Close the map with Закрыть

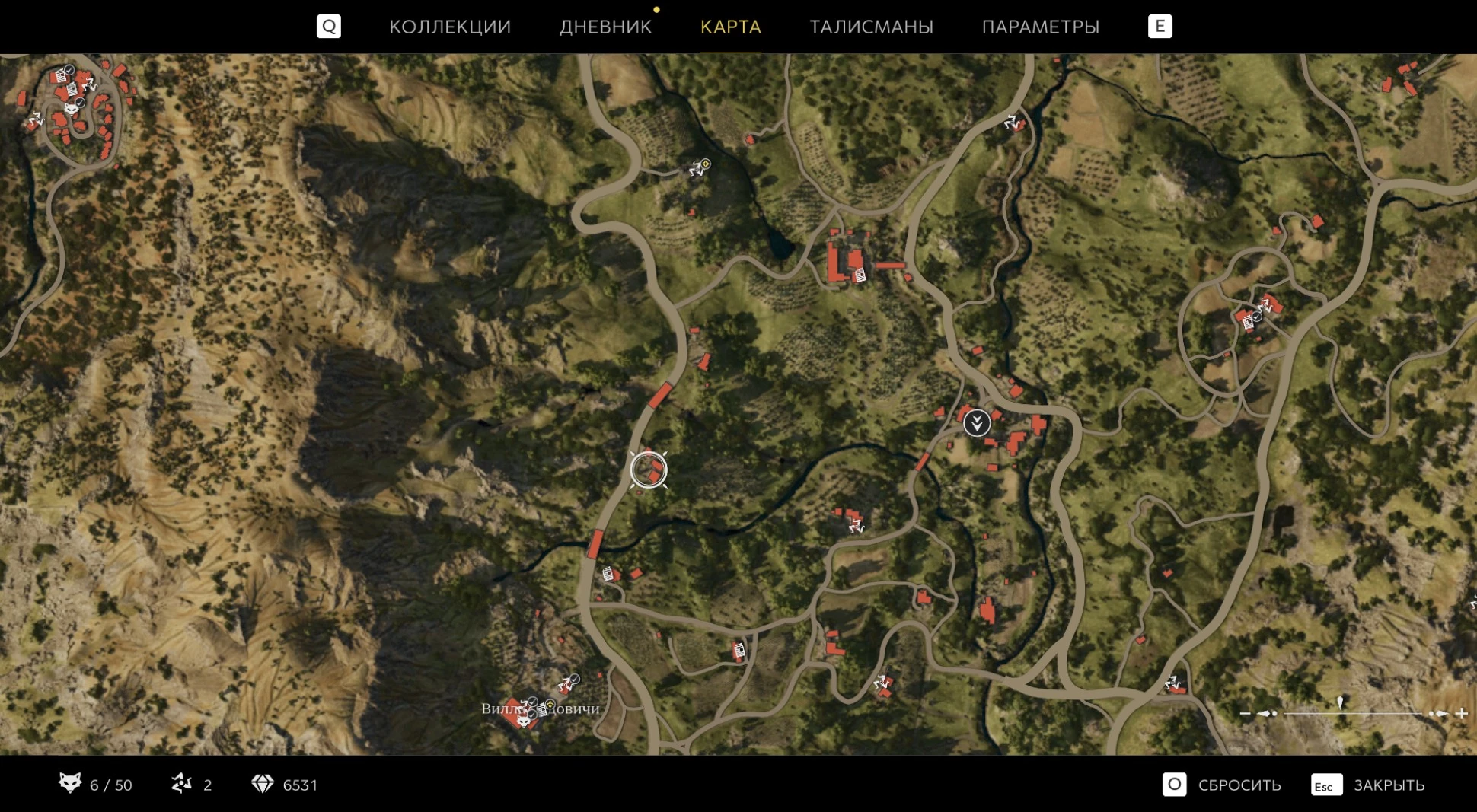[x=1368, y=785]
